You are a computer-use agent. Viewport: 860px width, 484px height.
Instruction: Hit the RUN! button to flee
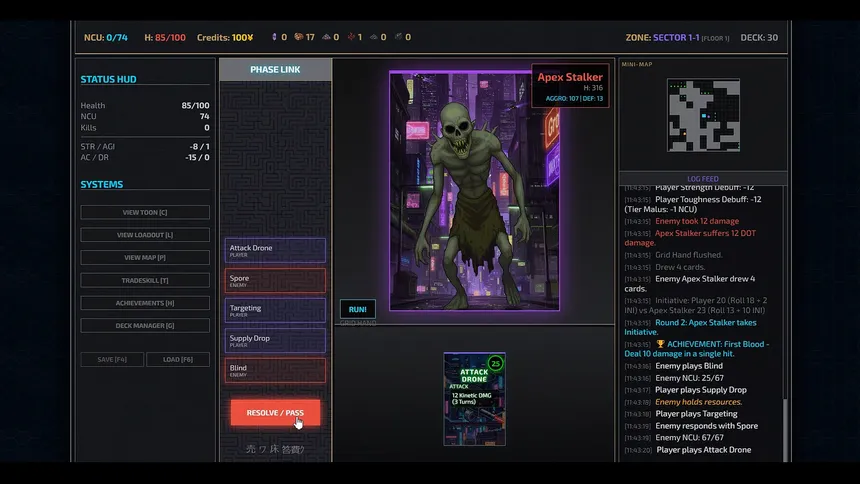(x=357, y=309)
